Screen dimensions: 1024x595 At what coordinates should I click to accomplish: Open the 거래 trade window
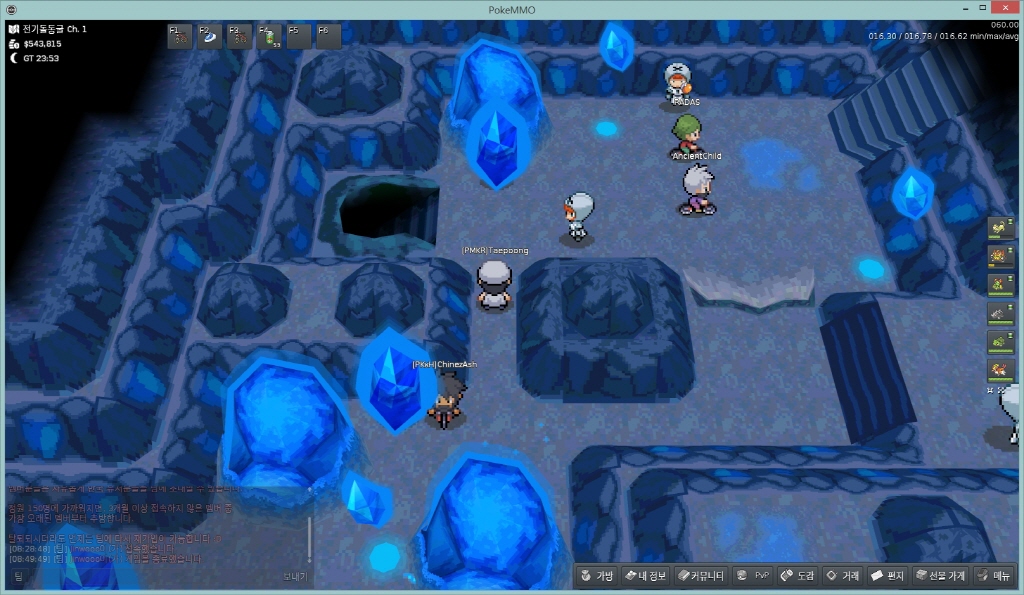[x=842, y=576]
